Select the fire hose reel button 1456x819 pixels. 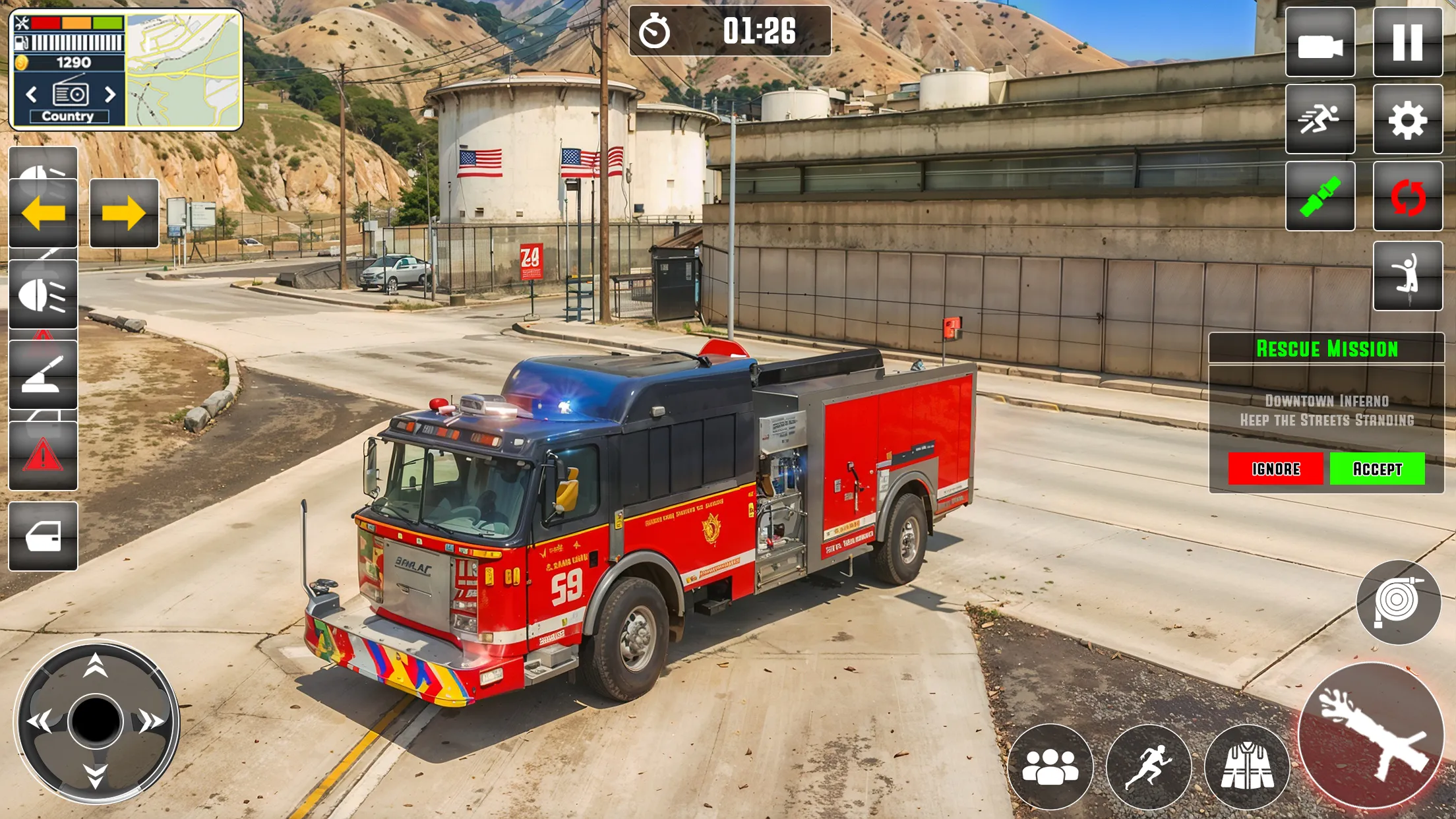pyautogui.click(x=1398, y=602)
